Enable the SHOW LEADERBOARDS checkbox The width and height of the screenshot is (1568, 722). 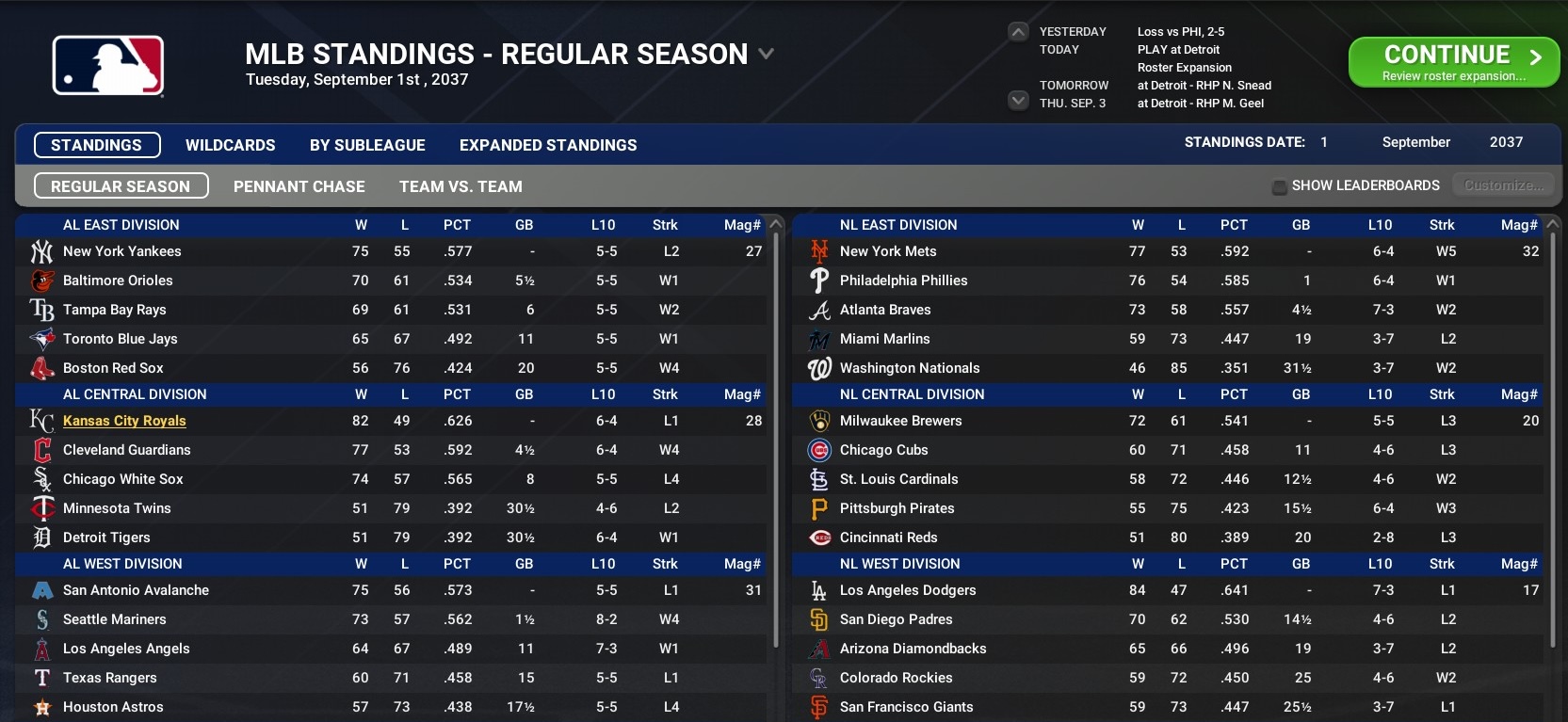click(x=1279, y=185)
